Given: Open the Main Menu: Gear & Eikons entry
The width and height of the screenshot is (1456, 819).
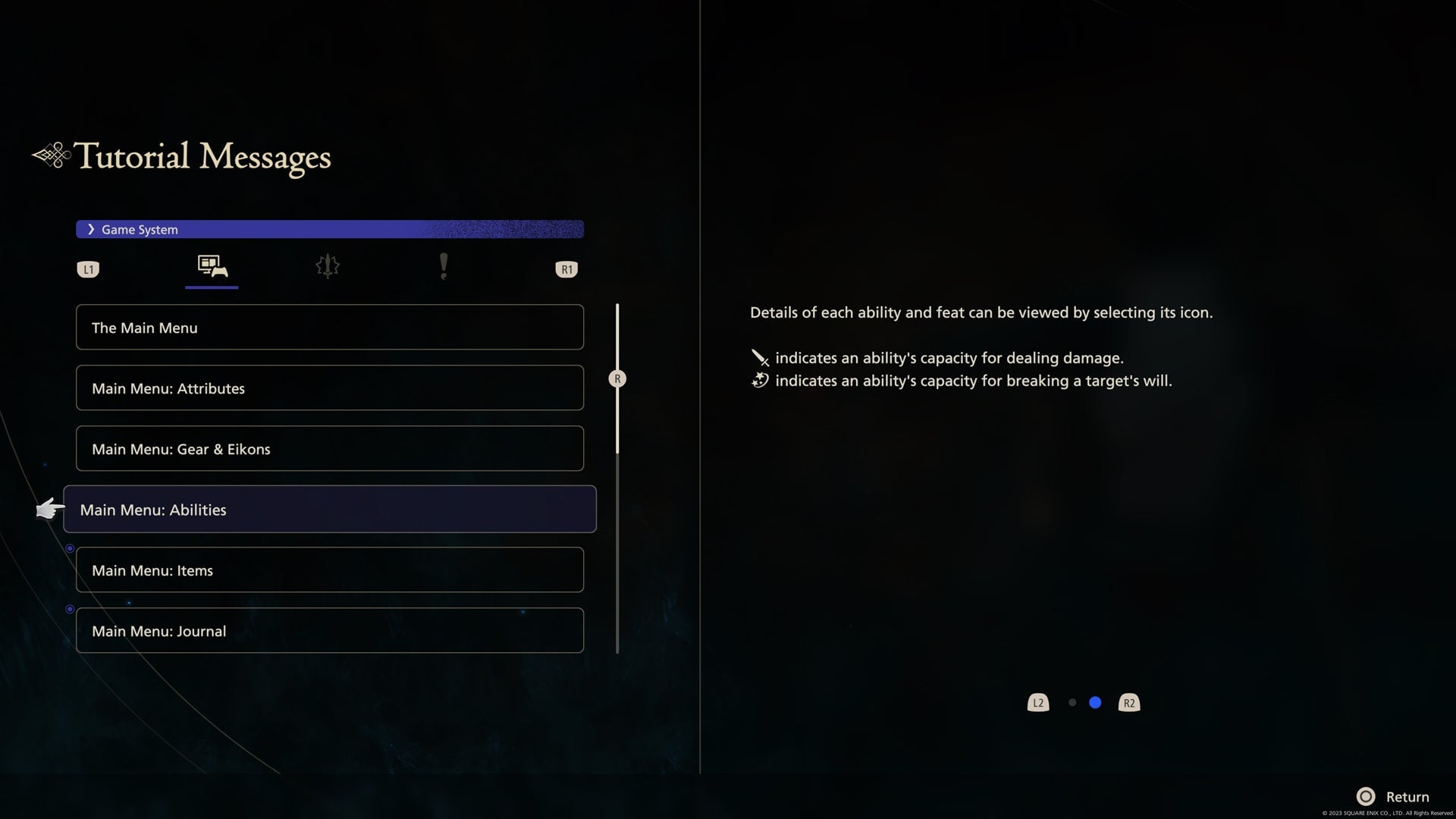Looking at the screenshot, I should [x=330, y=448].
